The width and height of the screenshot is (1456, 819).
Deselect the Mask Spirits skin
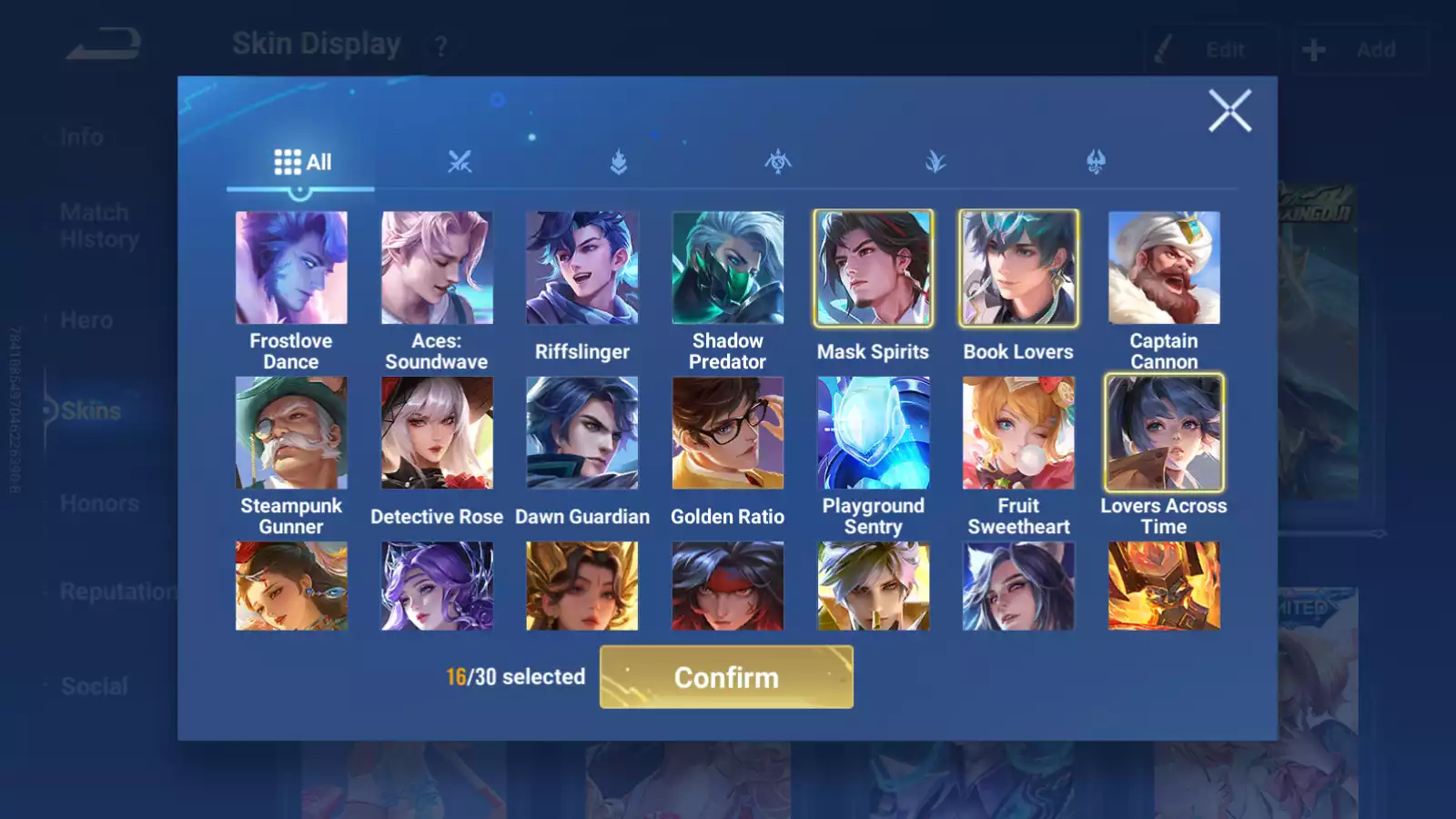click(873, 268)
